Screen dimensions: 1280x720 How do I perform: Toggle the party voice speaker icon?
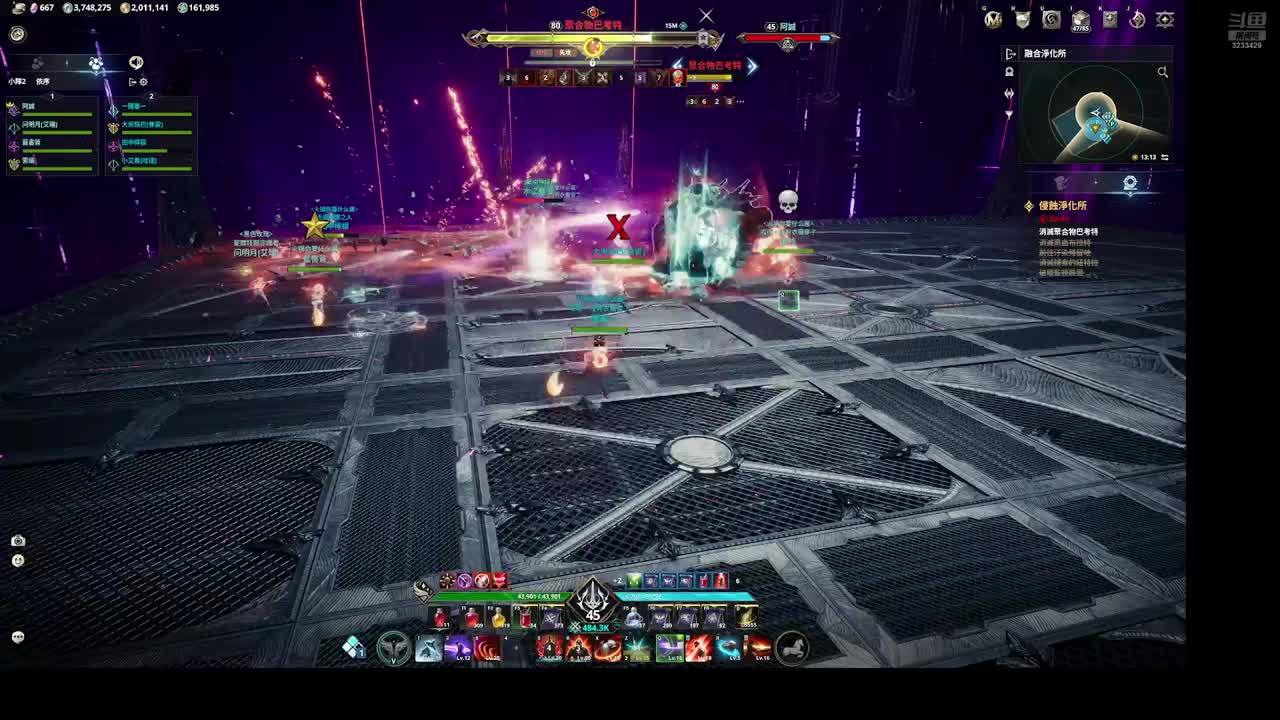click(136, 63)
